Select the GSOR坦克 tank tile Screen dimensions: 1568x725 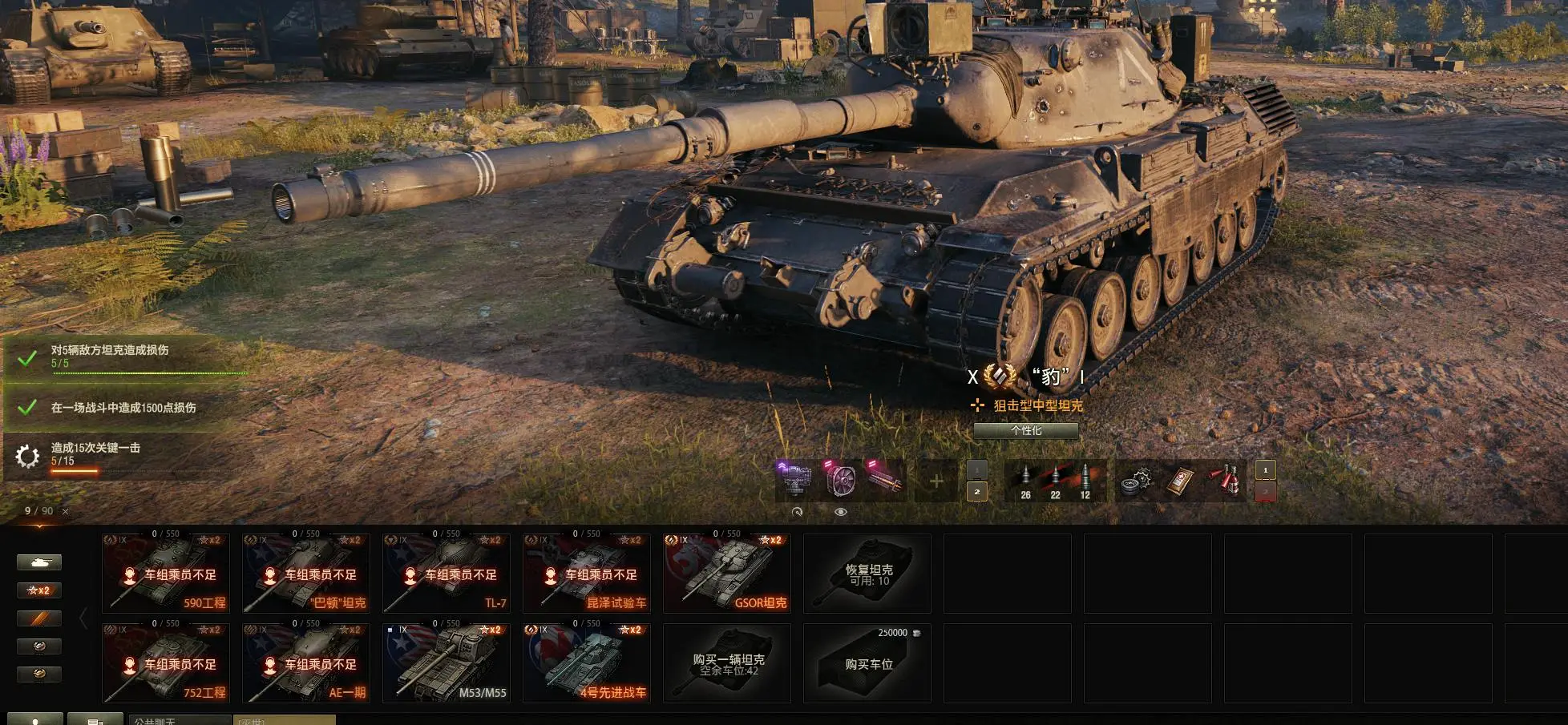coord(727,574)
